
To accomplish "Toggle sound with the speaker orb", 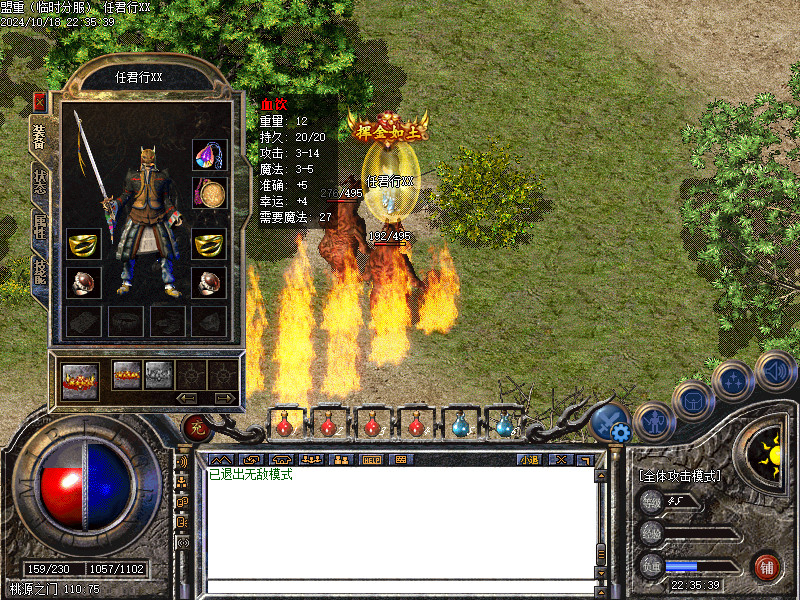I will 774,371.
